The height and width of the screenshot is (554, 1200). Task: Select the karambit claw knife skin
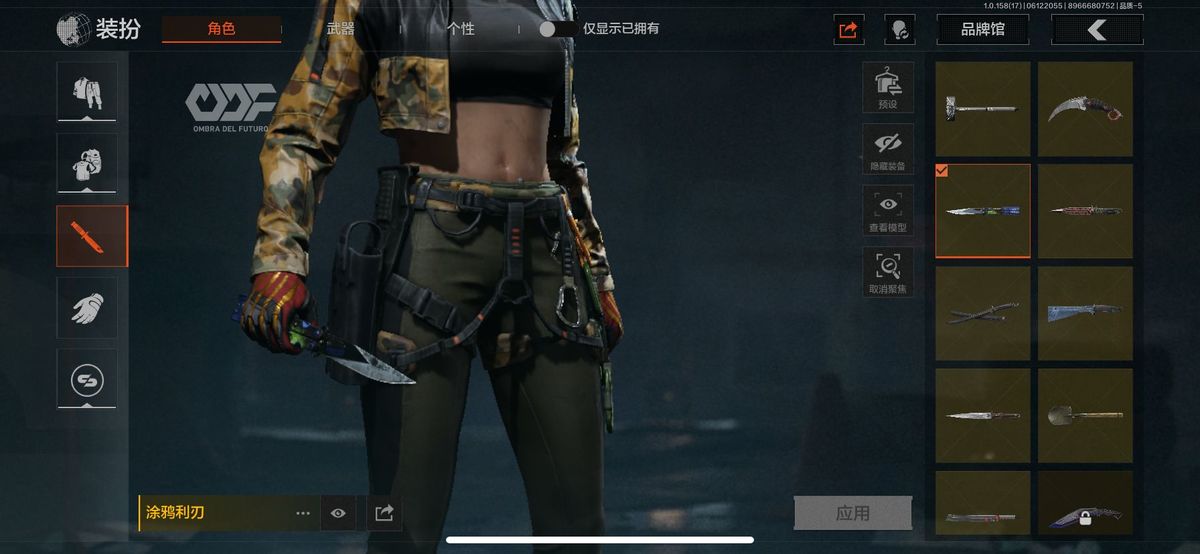coord(1085,108)
